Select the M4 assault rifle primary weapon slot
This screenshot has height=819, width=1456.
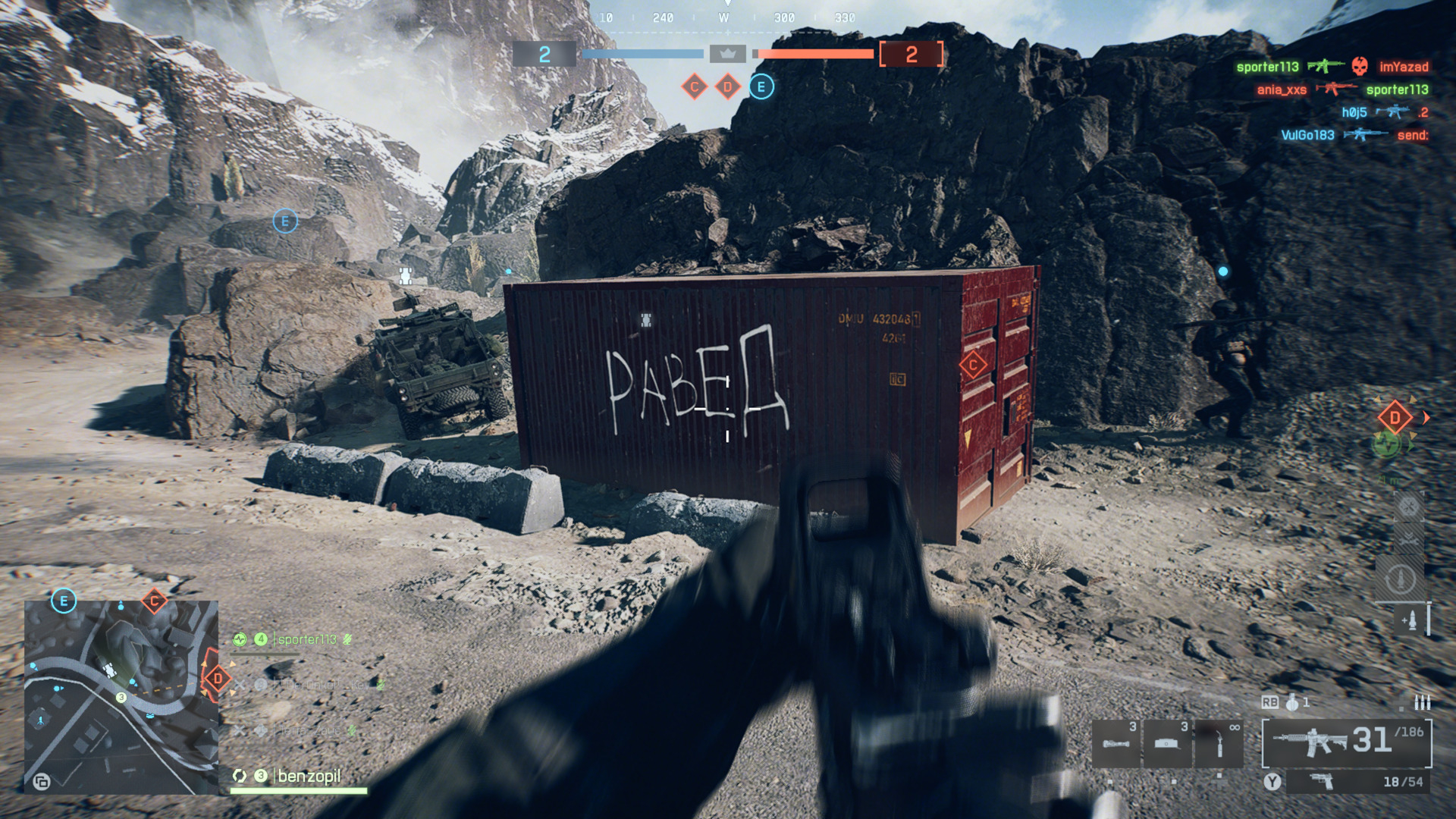click(x=1347, y=742)
